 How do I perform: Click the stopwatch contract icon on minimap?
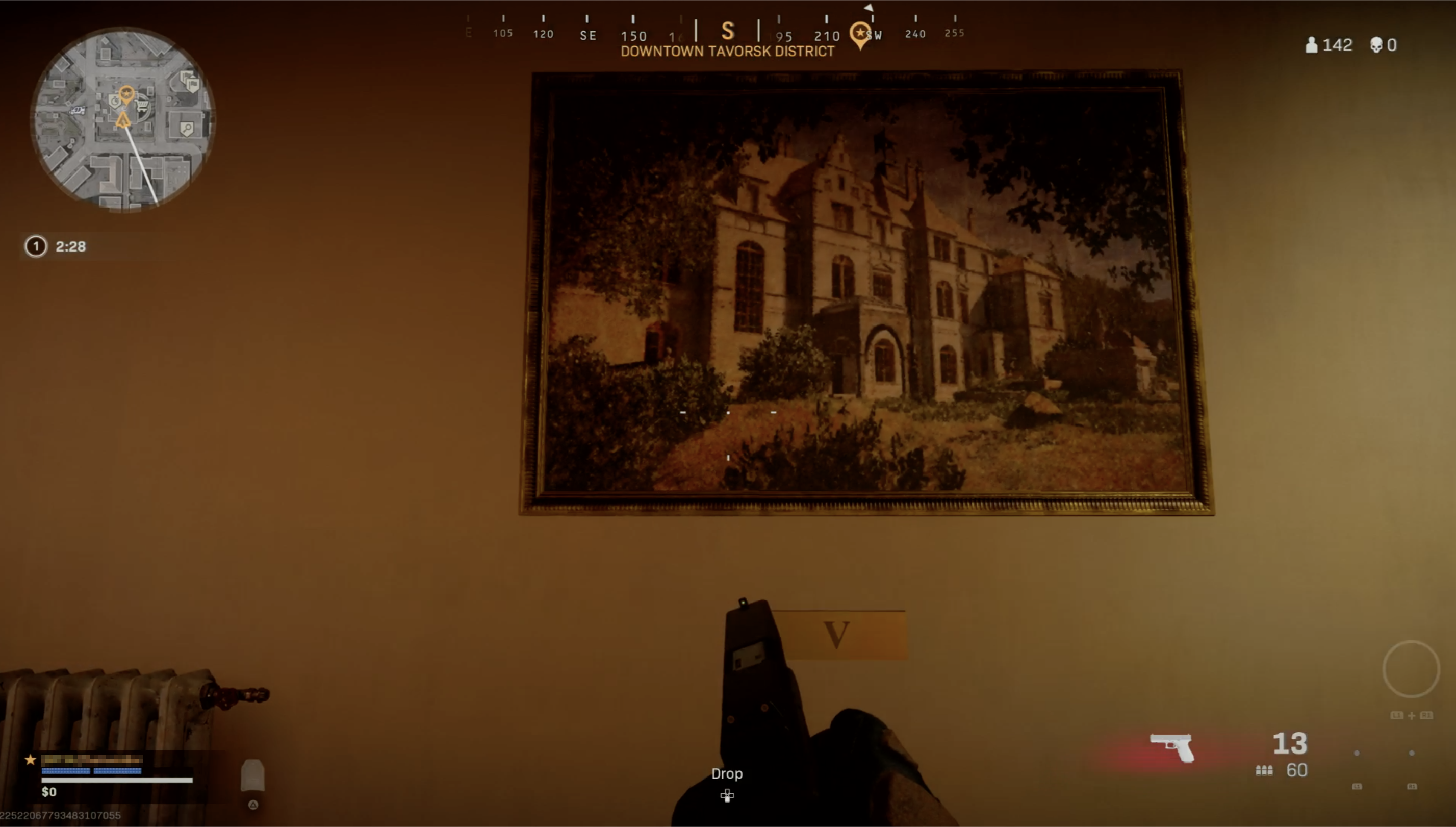[x=115, y=102]
